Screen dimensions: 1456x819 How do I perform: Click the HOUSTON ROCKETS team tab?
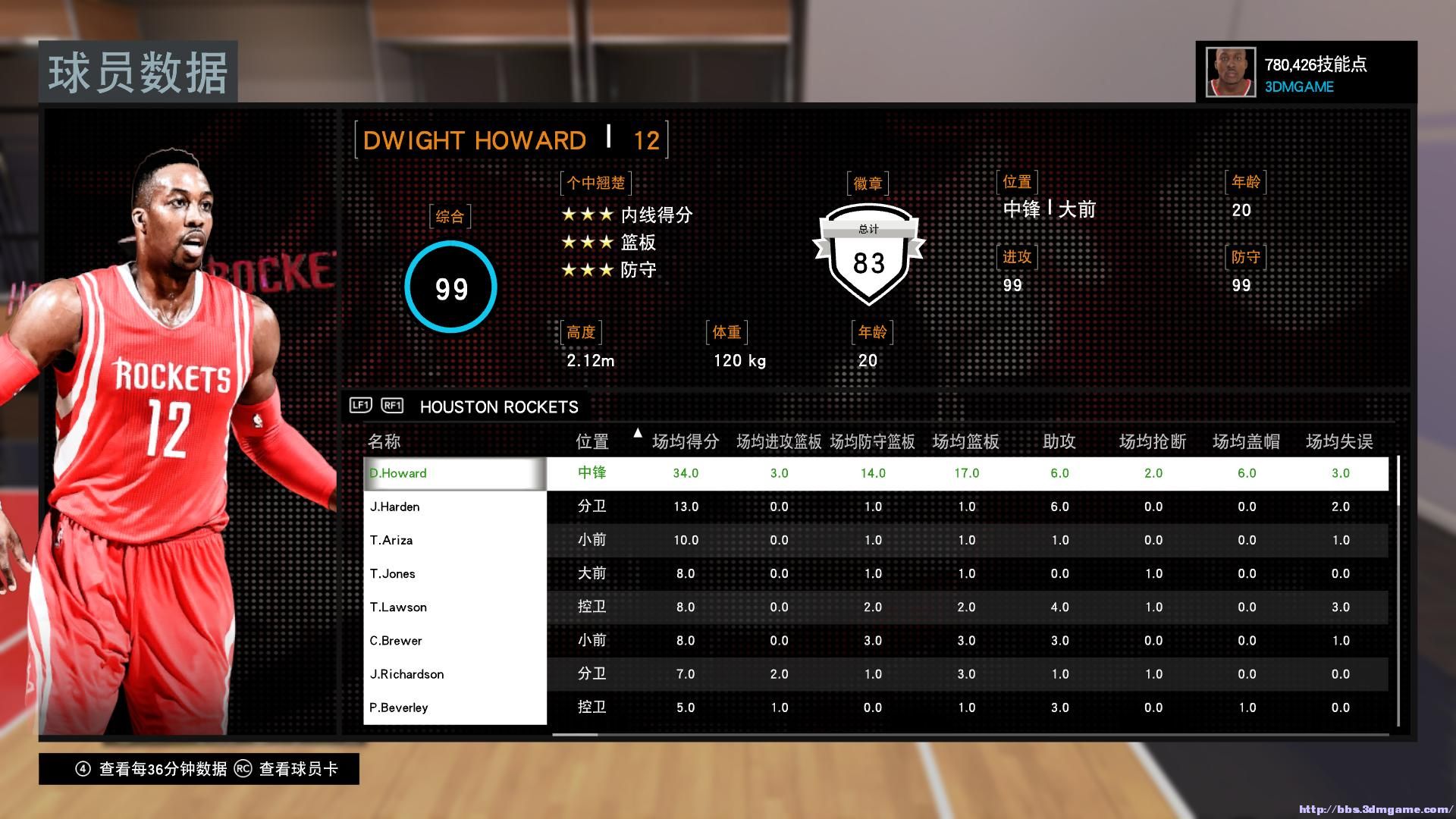(x=498, y=406)
